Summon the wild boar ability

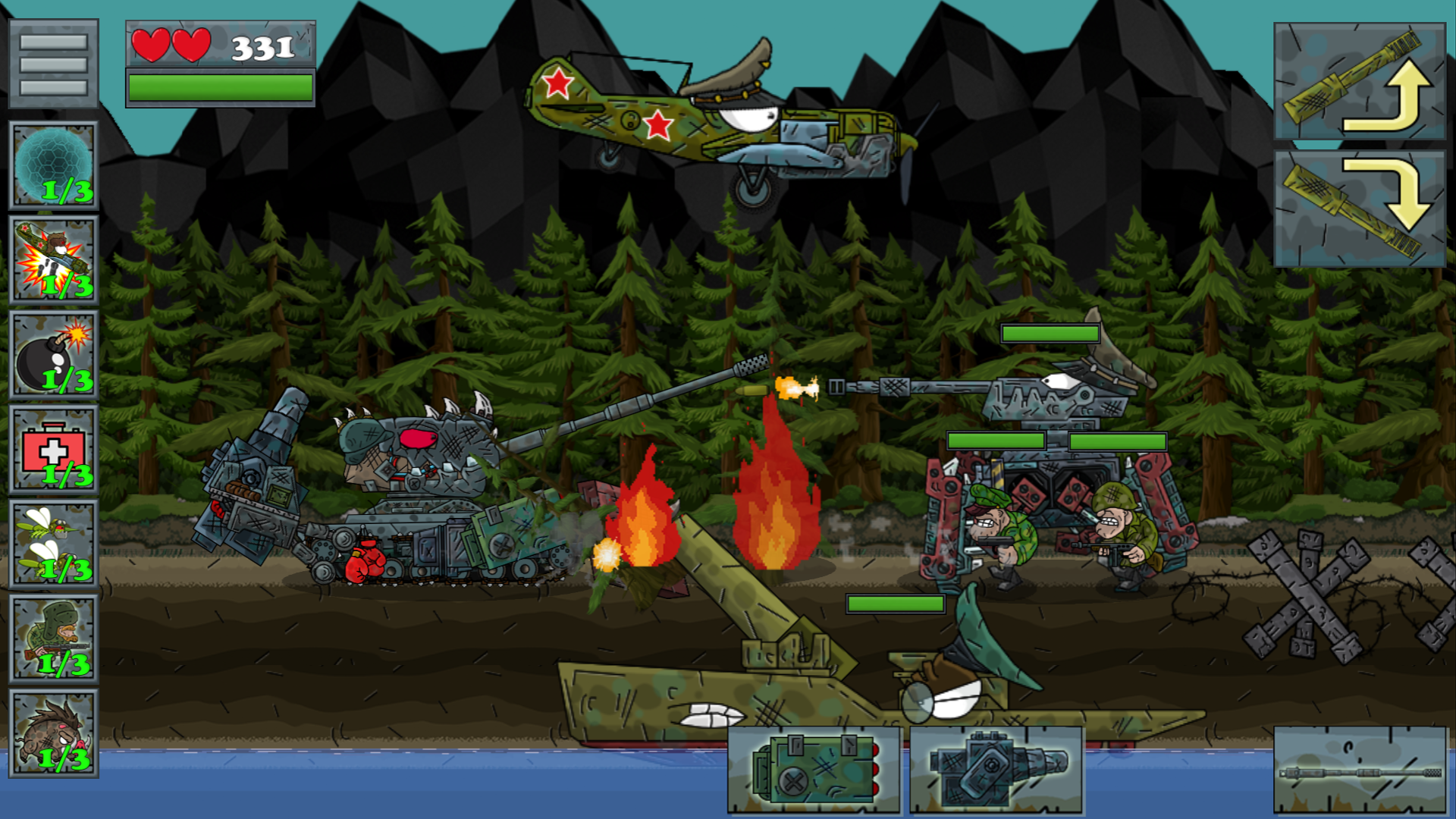coord(53,732)
